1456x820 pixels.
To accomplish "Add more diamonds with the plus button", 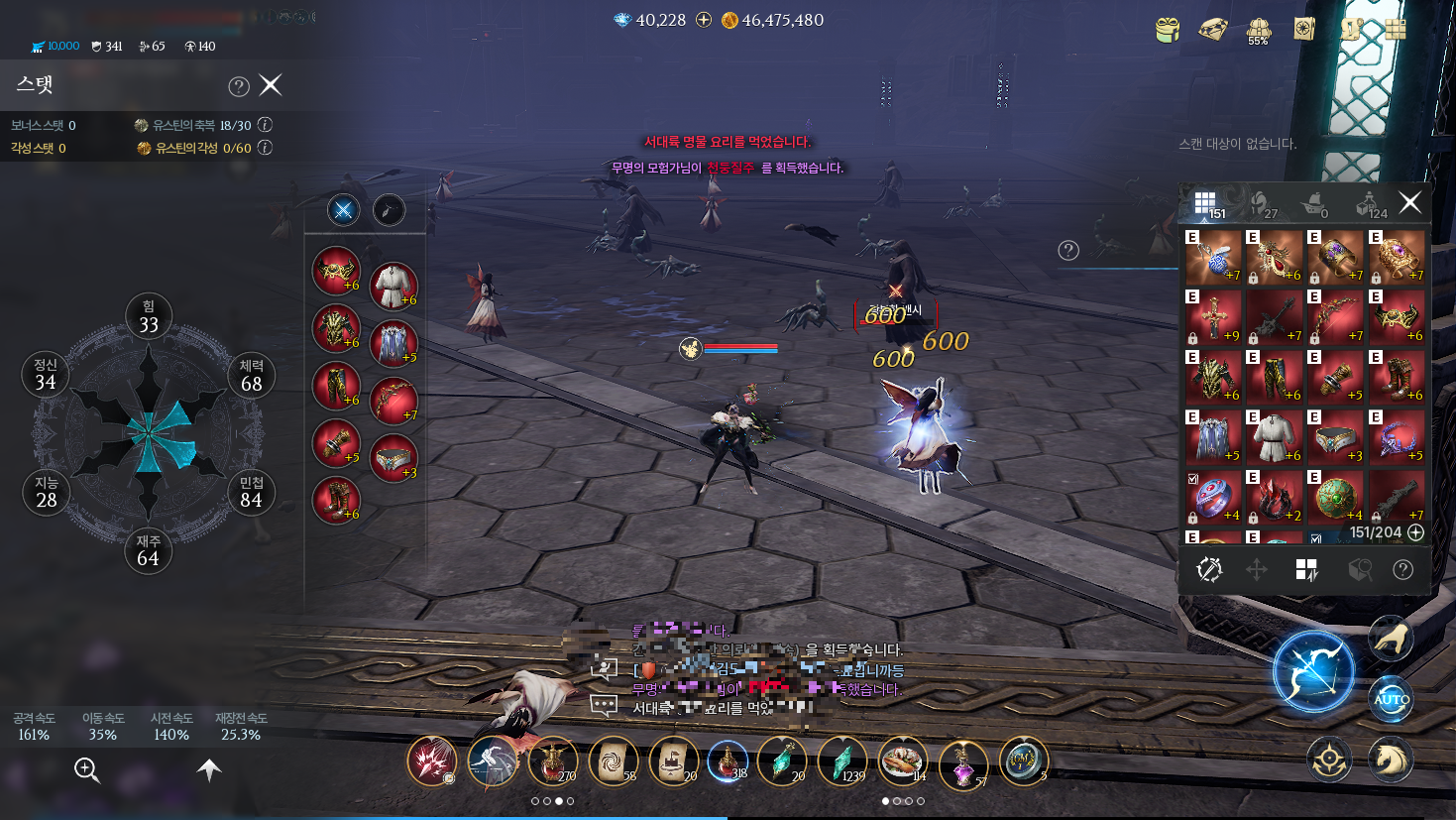I will (704, 20).
